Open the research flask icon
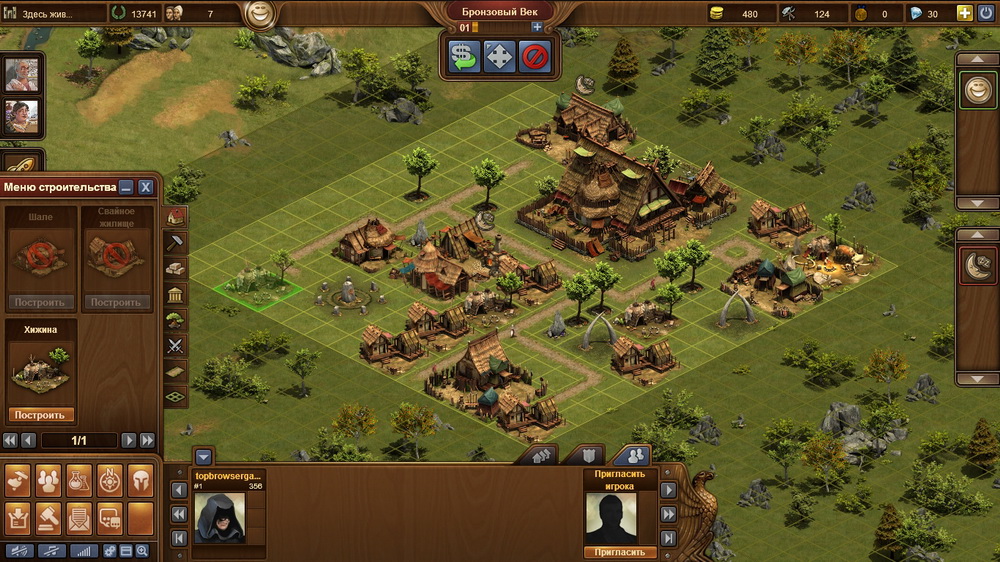 [79, 481]
